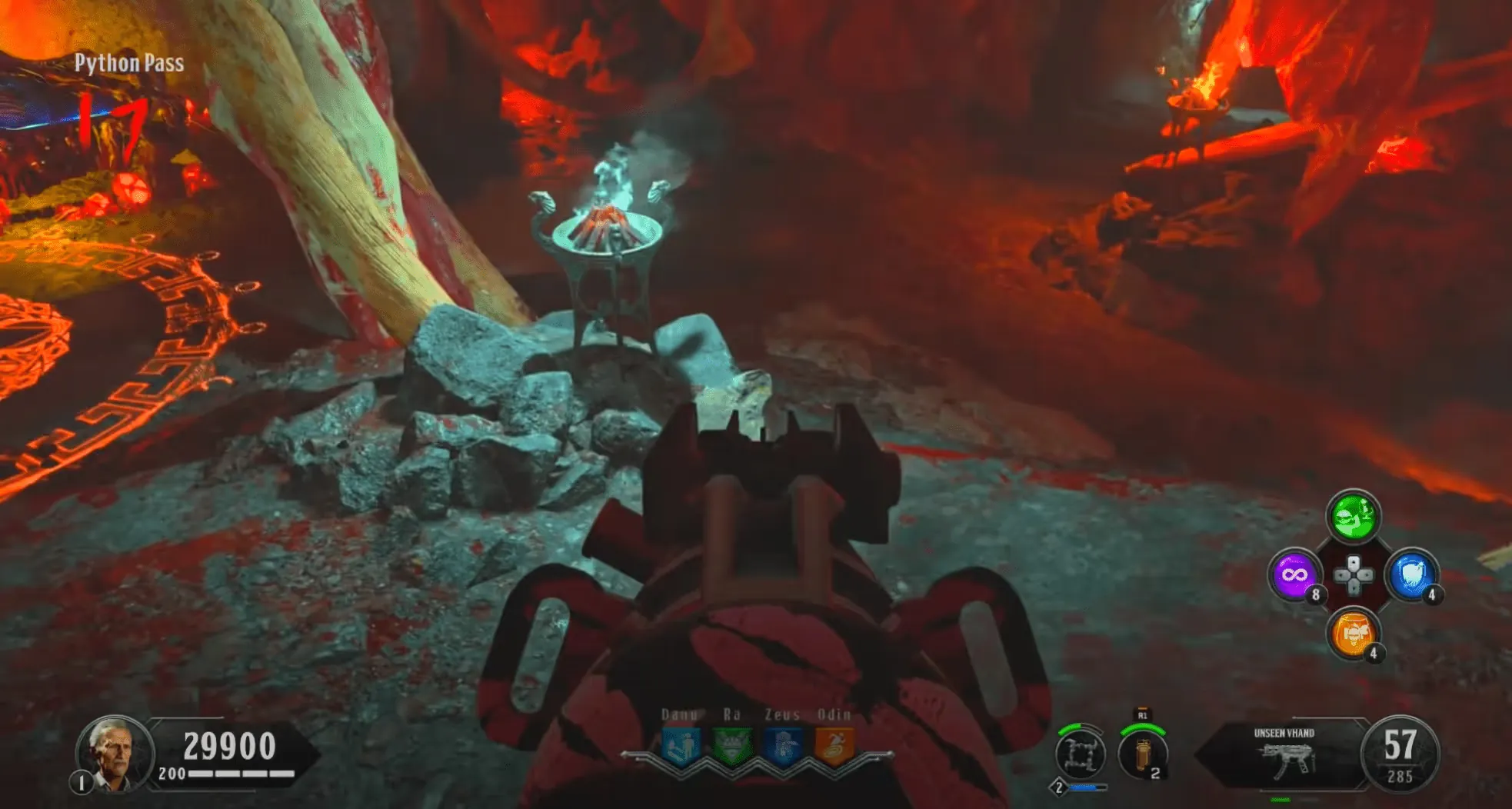Activate the green elixir
1512x809 pixels.
pyautogui.click(x=1353, y=516)
